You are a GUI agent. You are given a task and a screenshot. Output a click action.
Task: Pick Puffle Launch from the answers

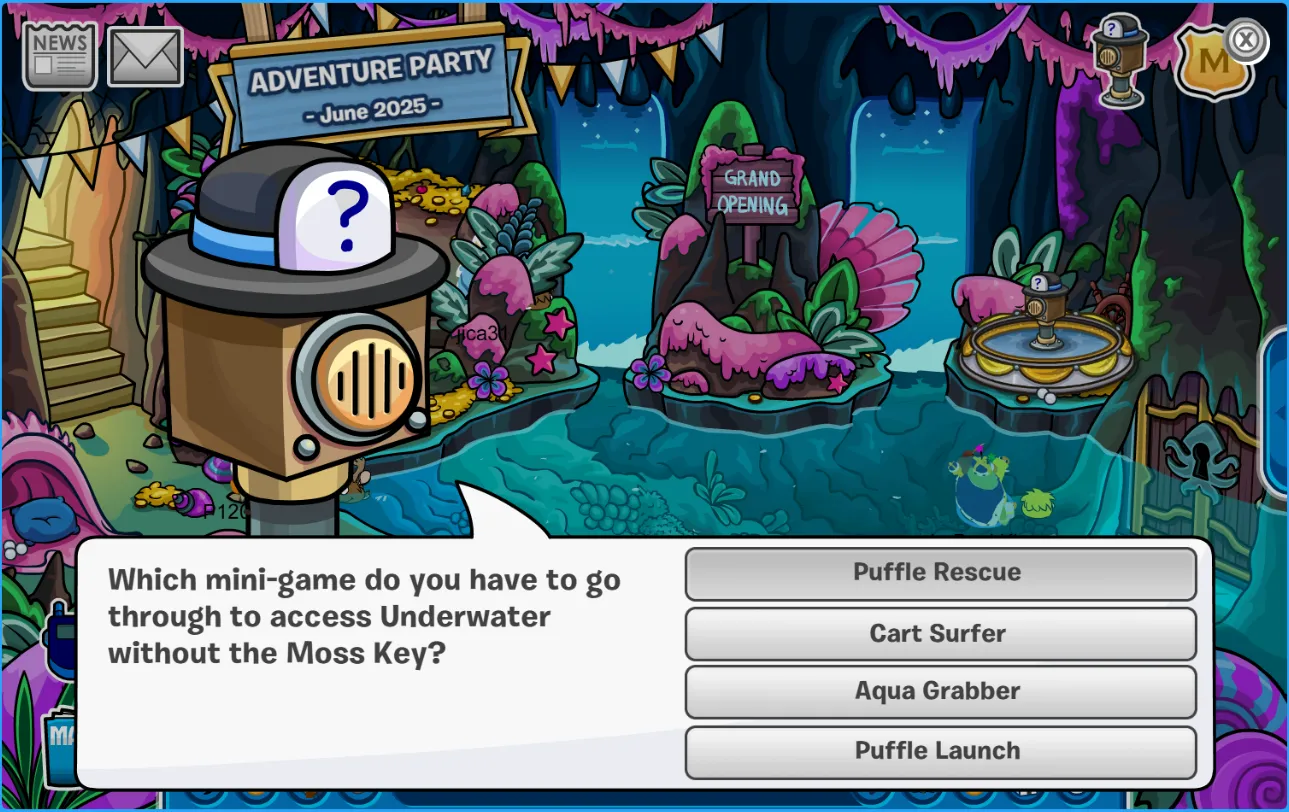(x=939, y=751)
